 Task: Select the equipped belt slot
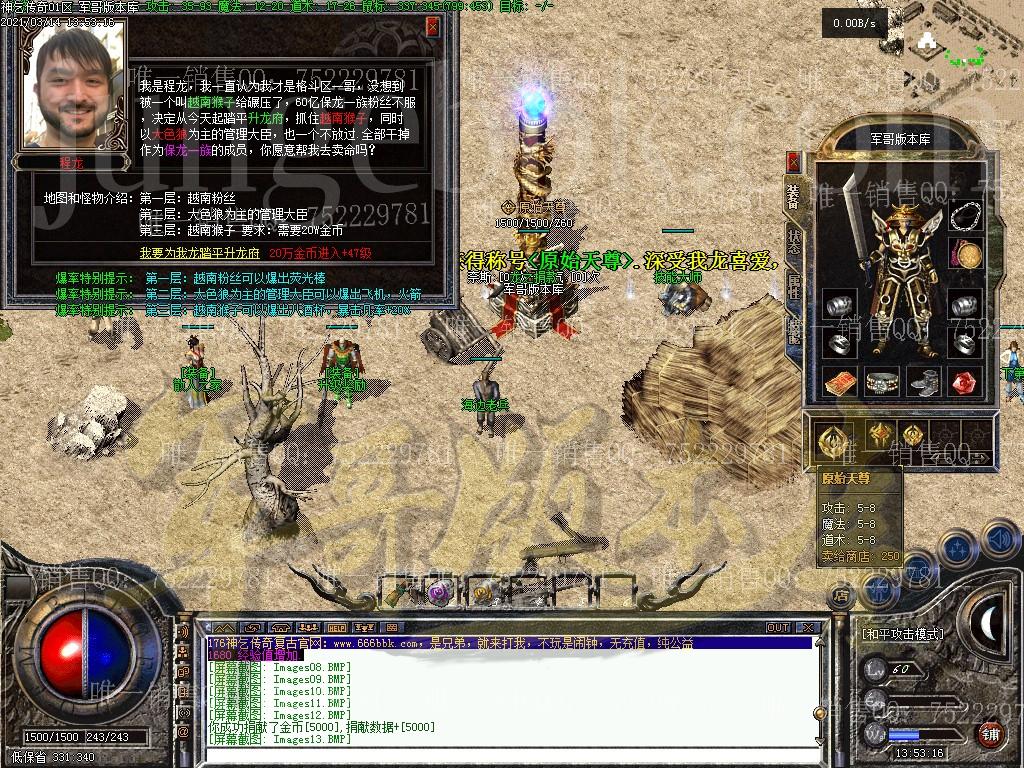(x=882, y=382)
